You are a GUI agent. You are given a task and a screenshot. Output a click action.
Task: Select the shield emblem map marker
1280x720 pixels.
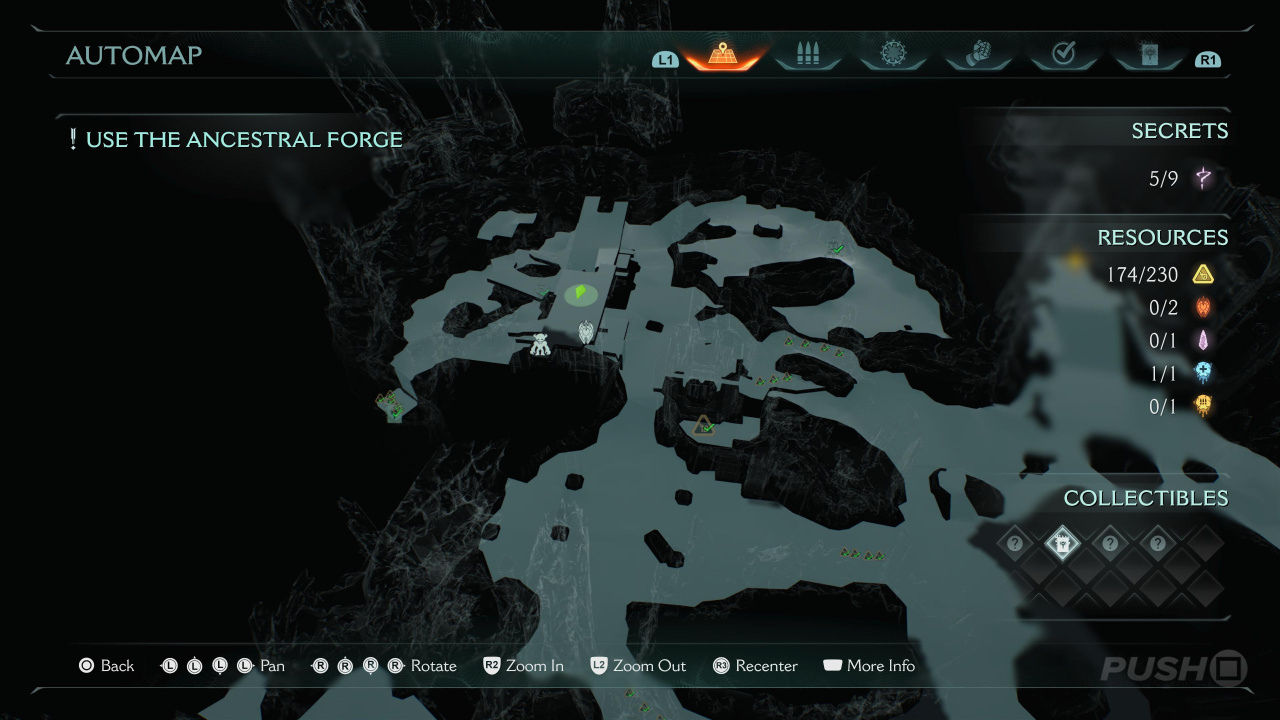[586, 332]
